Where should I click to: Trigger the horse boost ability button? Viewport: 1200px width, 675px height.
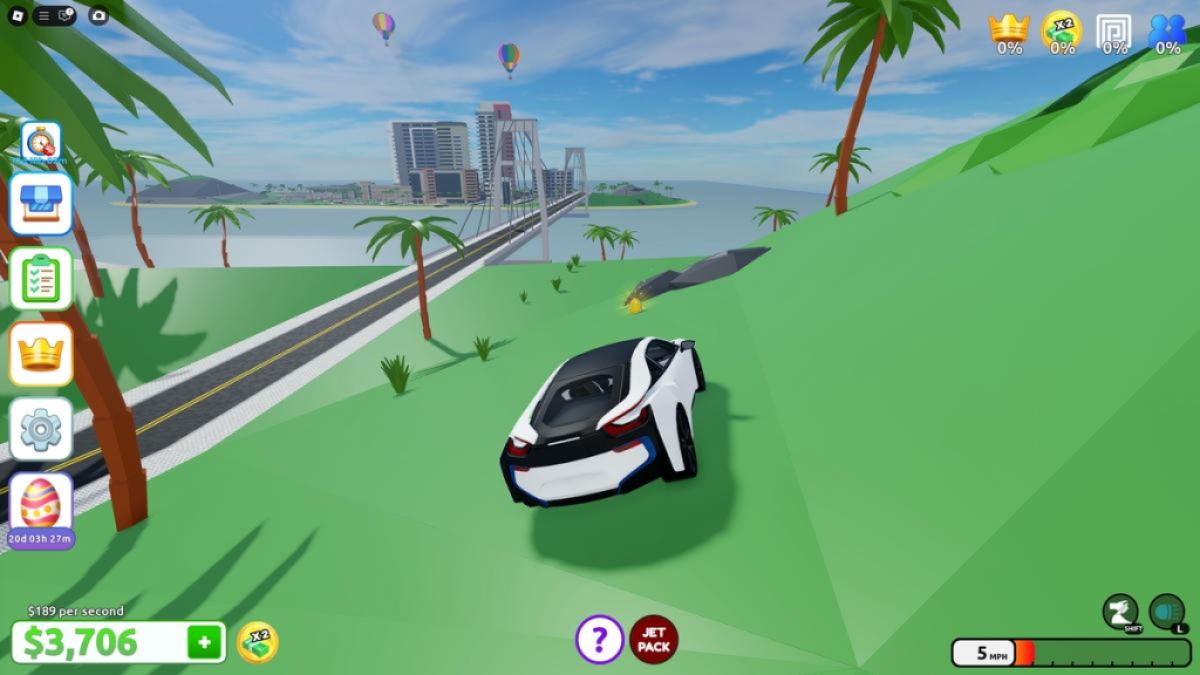(x=1120, y=611)
